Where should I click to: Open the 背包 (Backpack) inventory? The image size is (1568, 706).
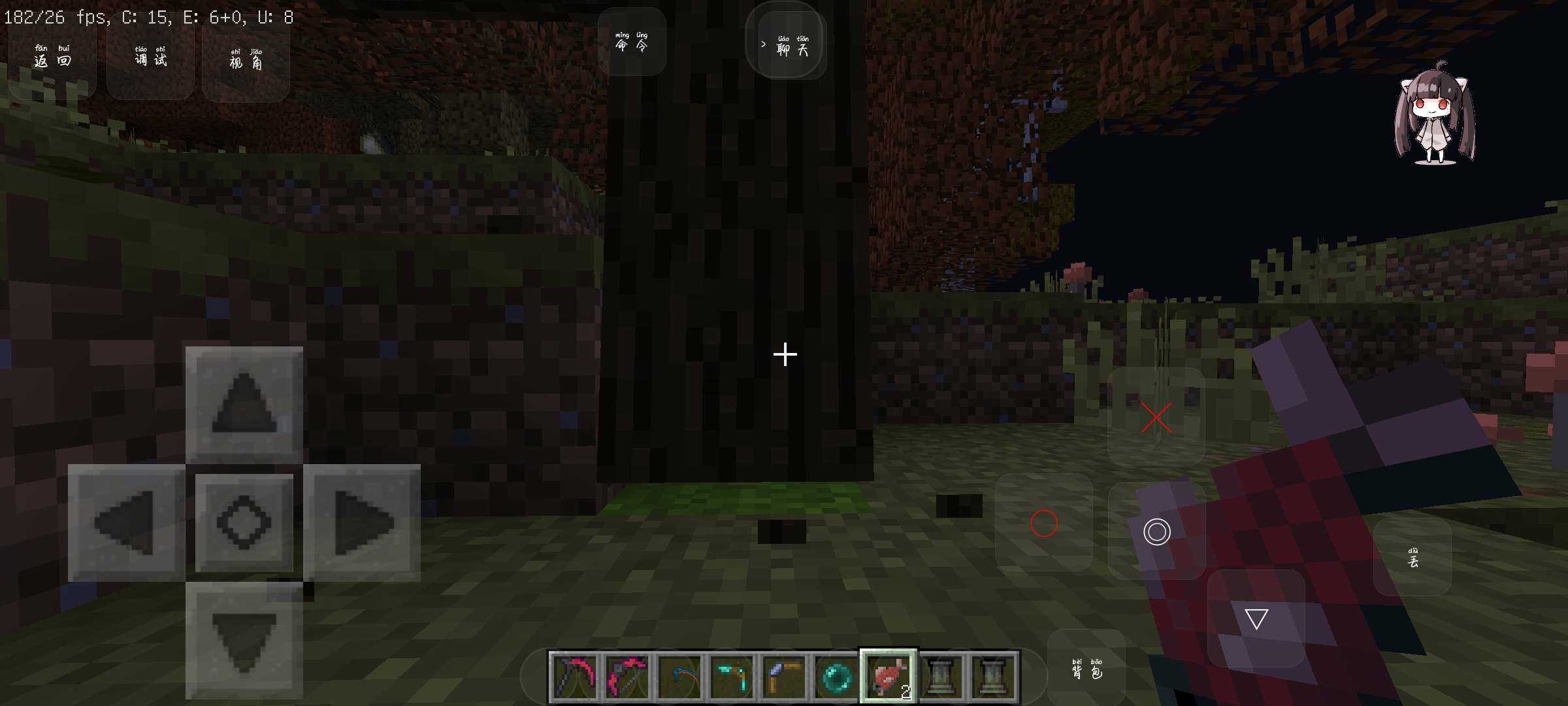(x=1086, y=669)
